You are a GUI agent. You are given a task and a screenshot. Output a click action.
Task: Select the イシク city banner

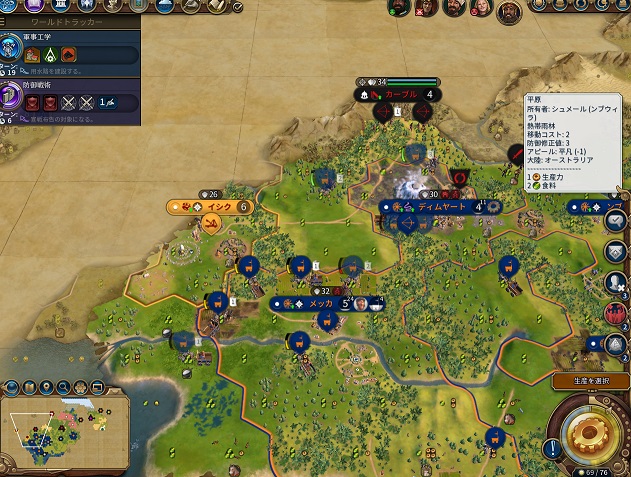(217, 207)
